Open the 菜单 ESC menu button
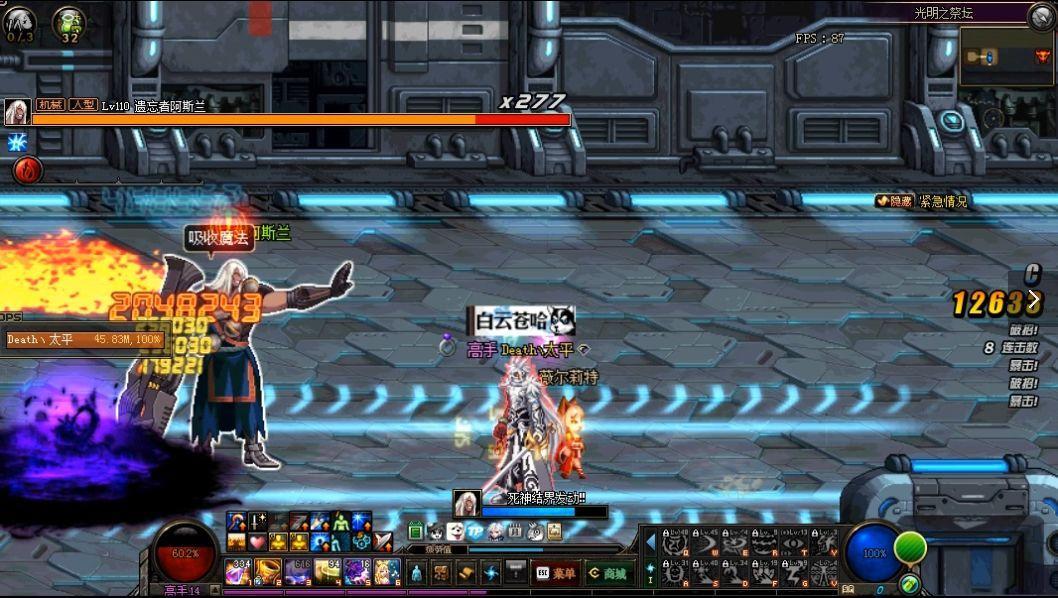 pyautogui.click(x=557, y=573)
